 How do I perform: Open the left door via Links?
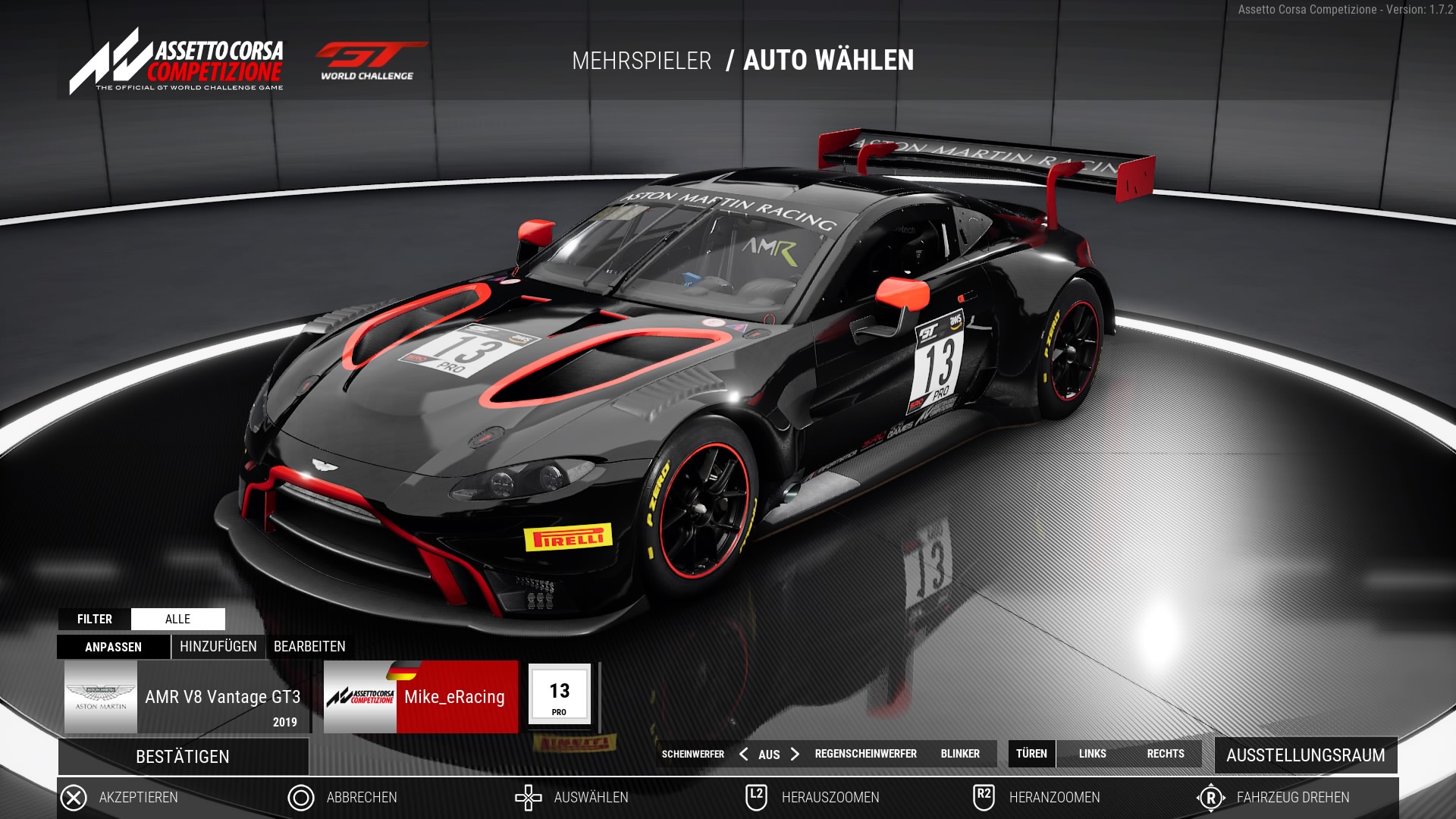1092,754
